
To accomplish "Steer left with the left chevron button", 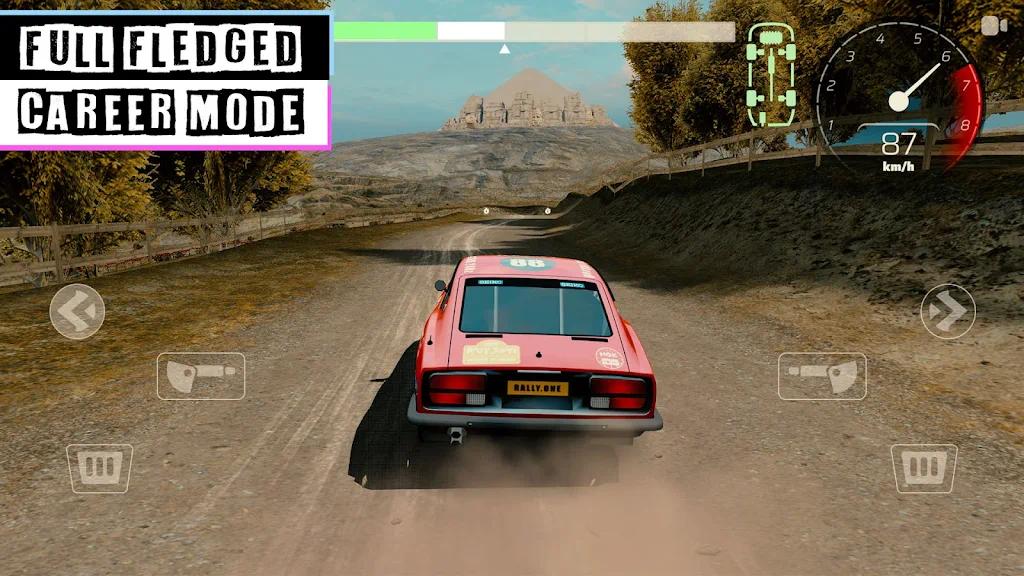I will tap(77, 311).
